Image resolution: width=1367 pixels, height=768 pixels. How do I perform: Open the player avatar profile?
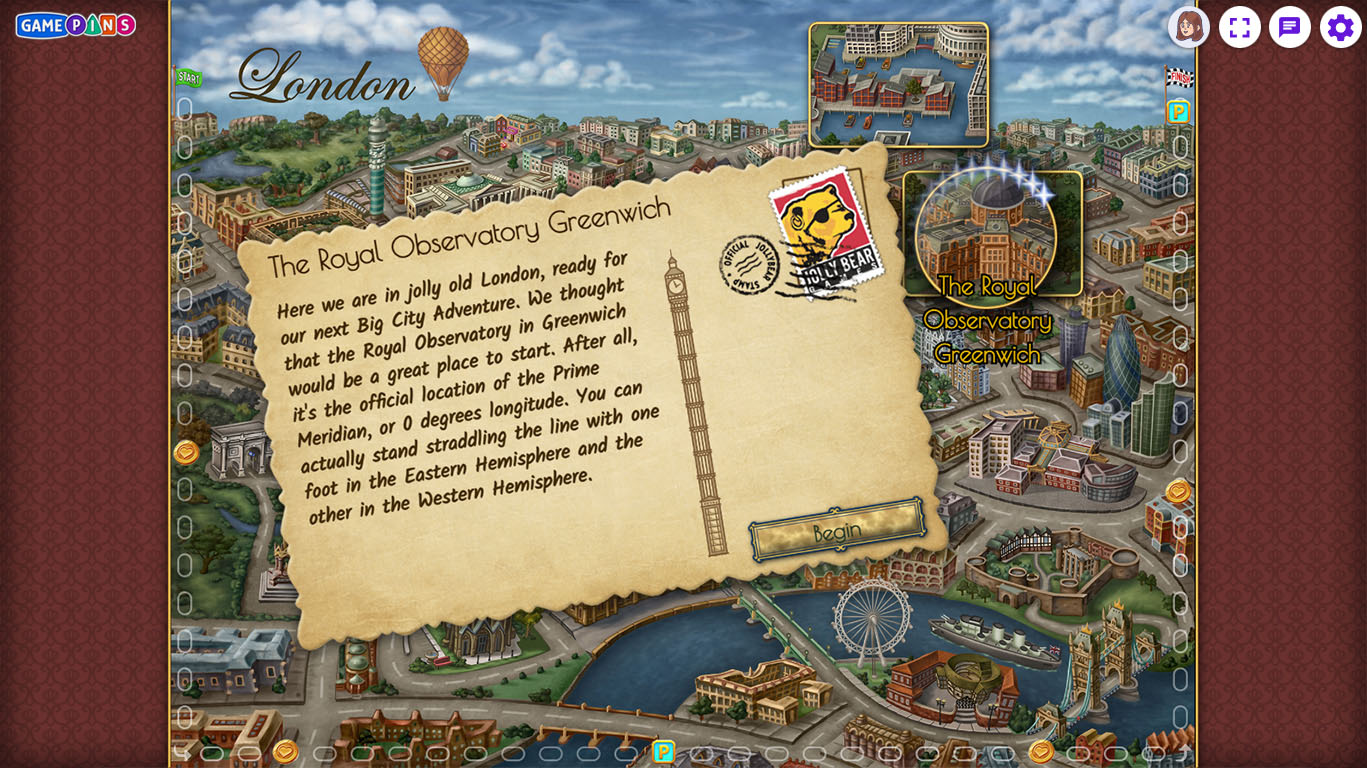(1188, 27)
